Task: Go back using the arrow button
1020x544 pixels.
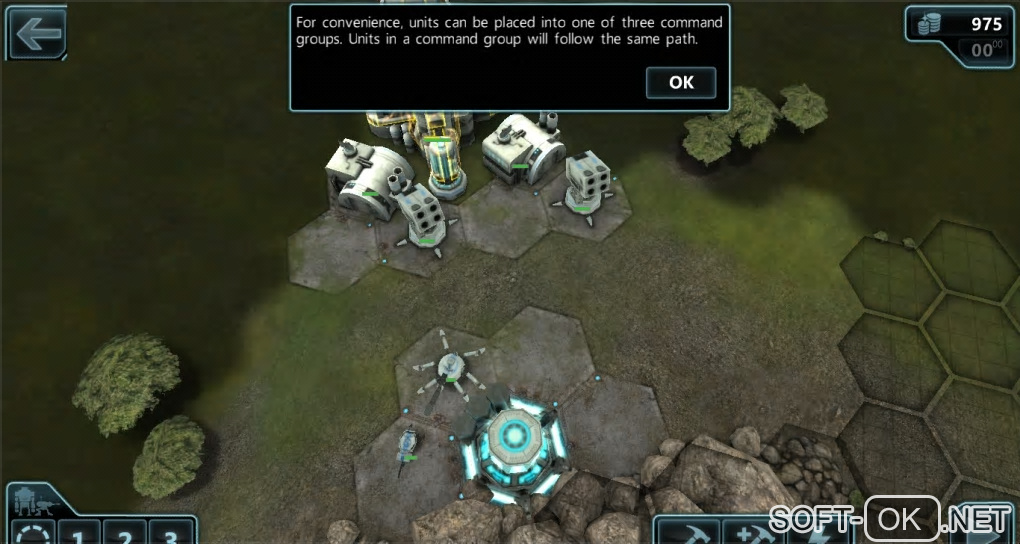Action: point(37,34)
